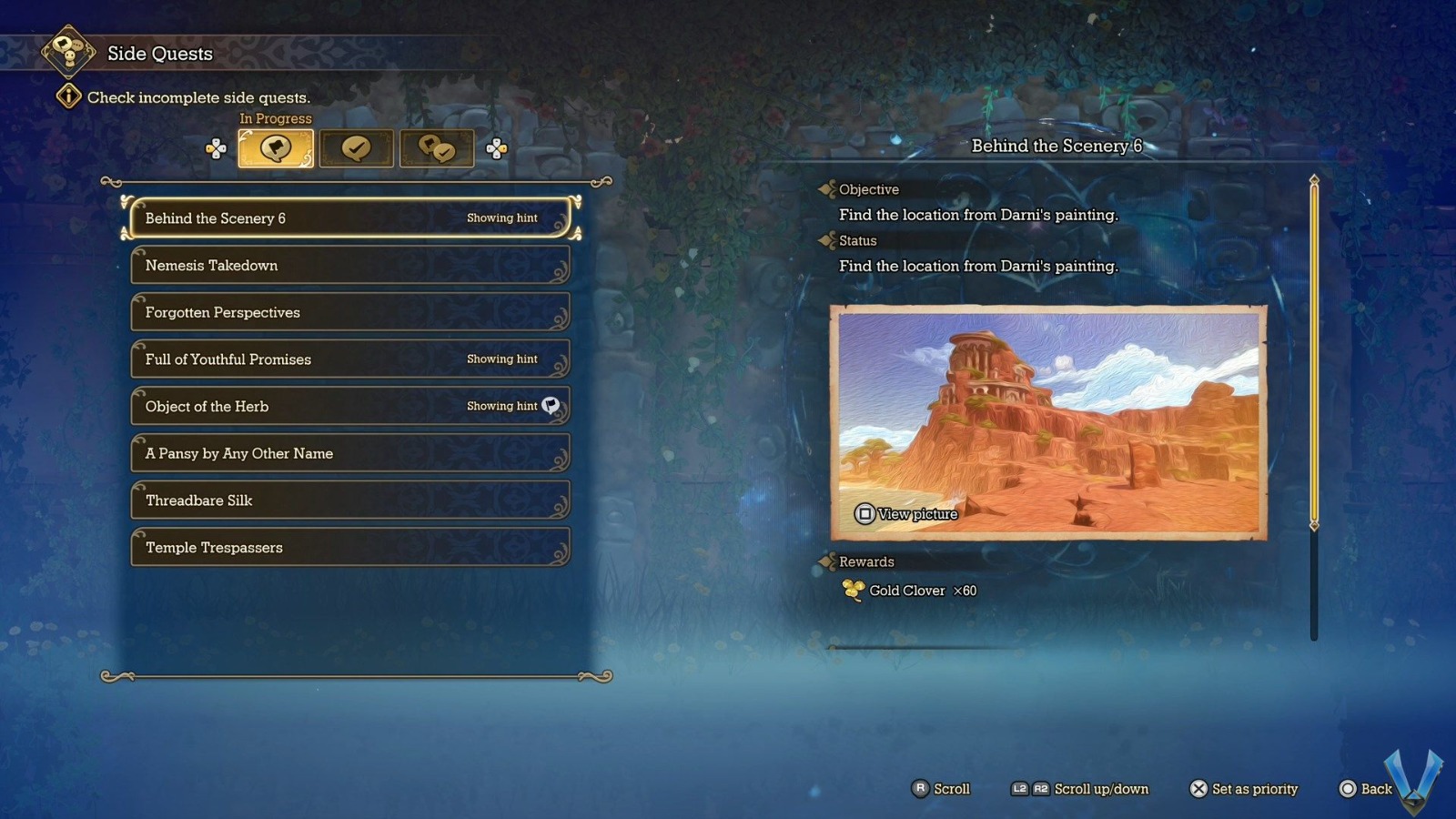The height and width of the screenshot is (819, 1456).
Task: Open the Temple Trespassers quest entry
Action: point(350,548)
